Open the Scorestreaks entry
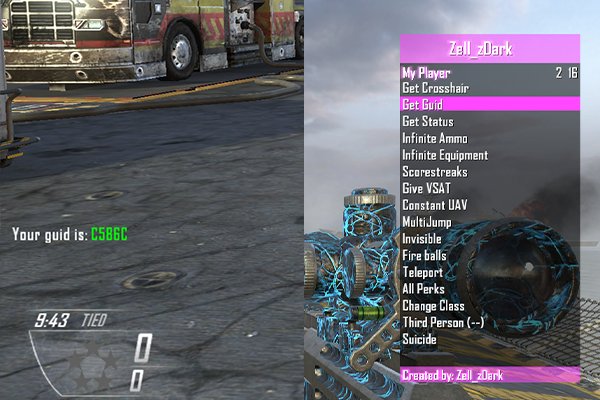 pos(434,172)
